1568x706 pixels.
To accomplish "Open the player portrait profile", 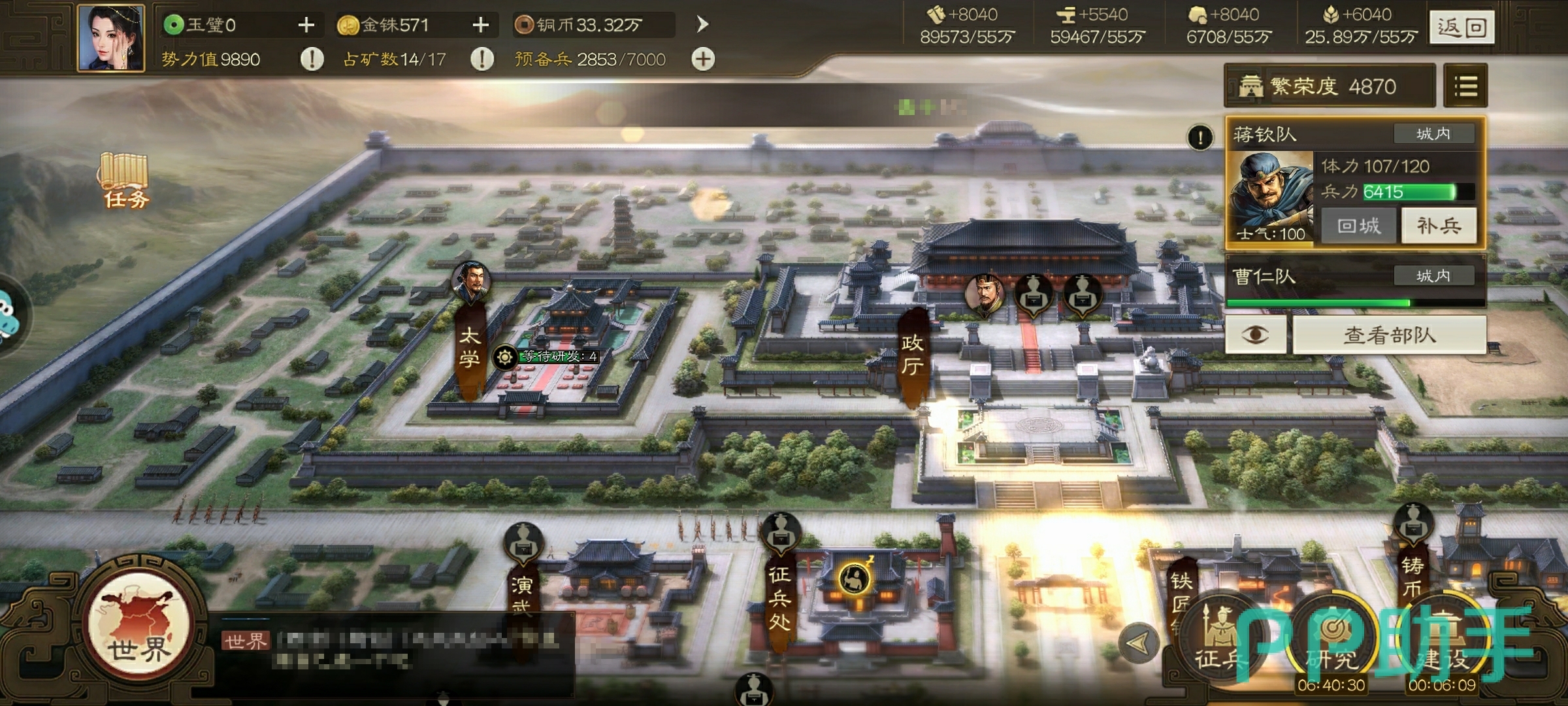I will [x=111, y=38].
